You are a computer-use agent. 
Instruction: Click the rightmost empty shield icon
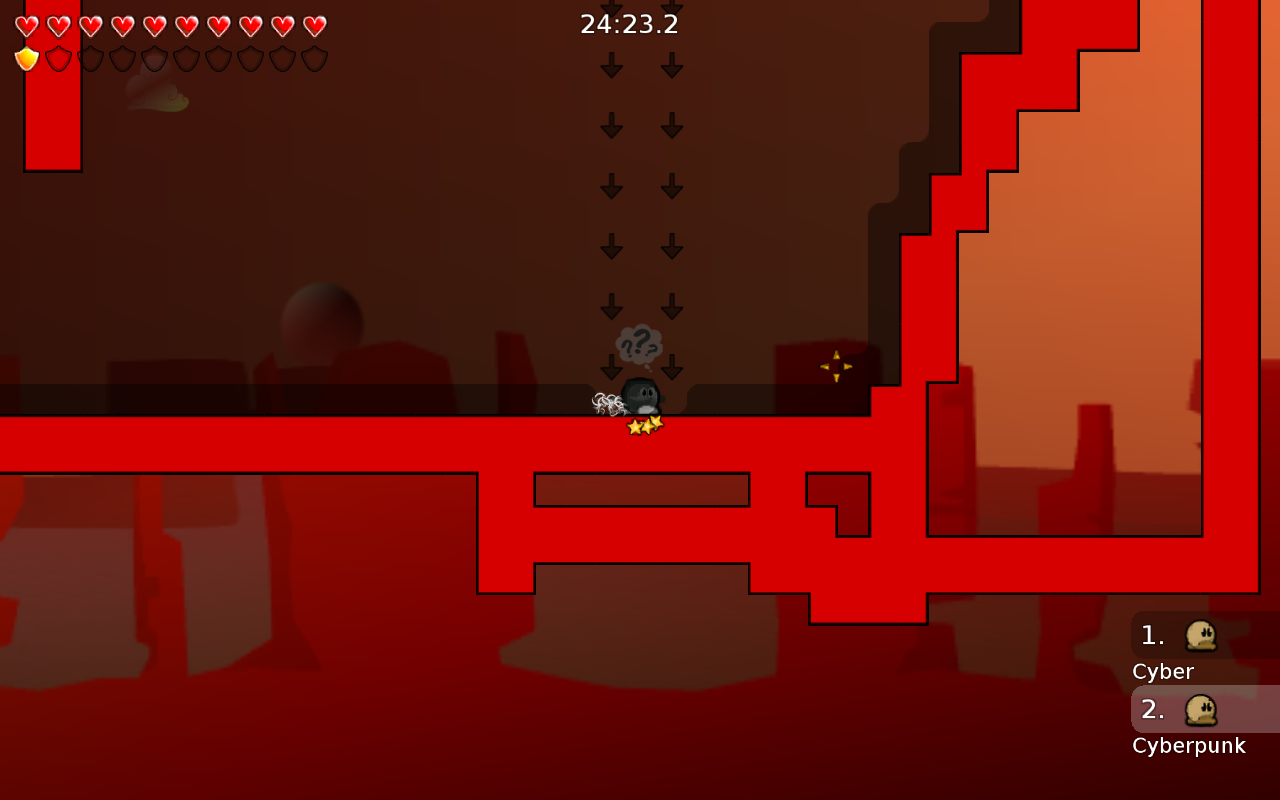tap(315, 57)
